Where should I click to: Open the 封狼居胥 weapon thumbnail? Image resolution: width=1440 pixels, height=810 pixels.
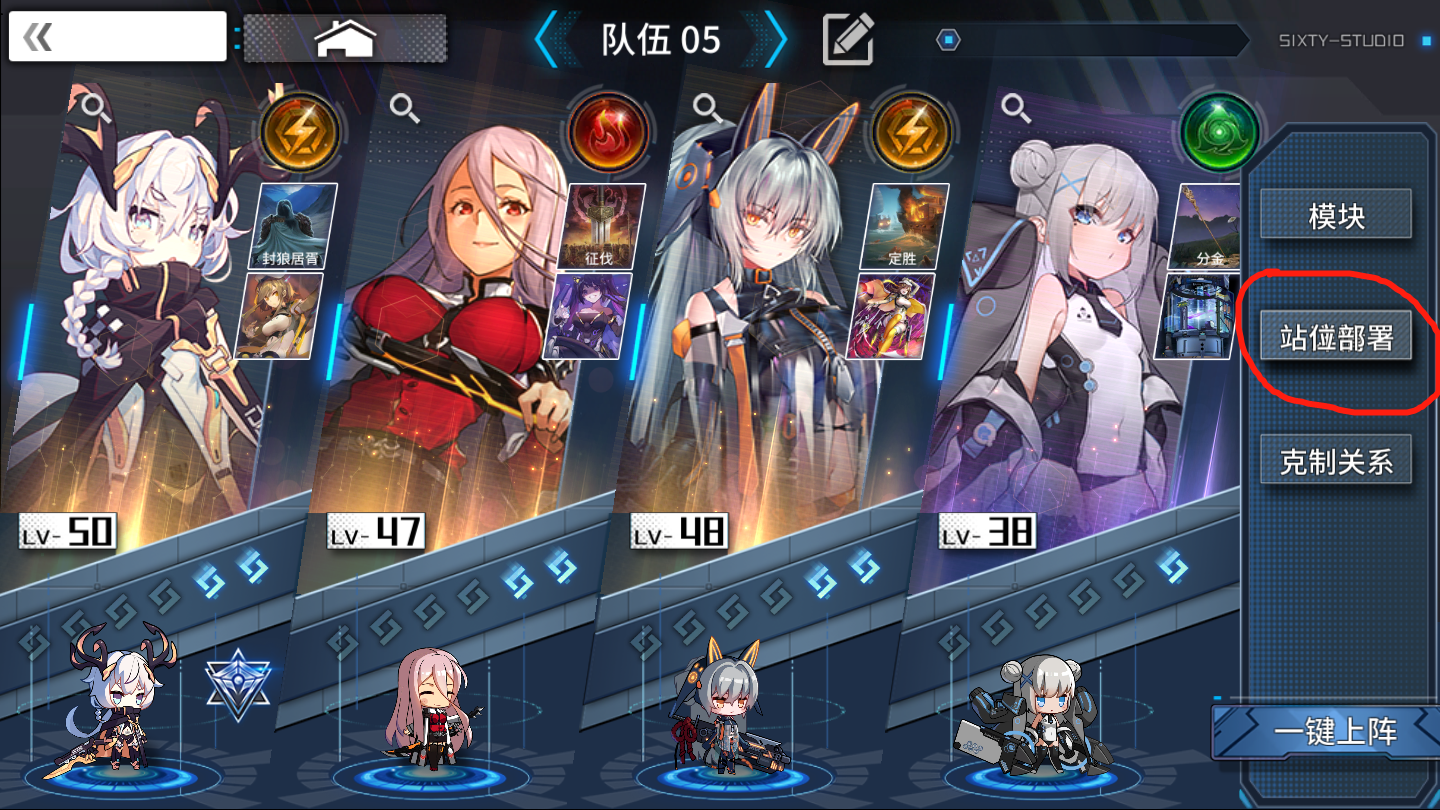click(284, 228)
